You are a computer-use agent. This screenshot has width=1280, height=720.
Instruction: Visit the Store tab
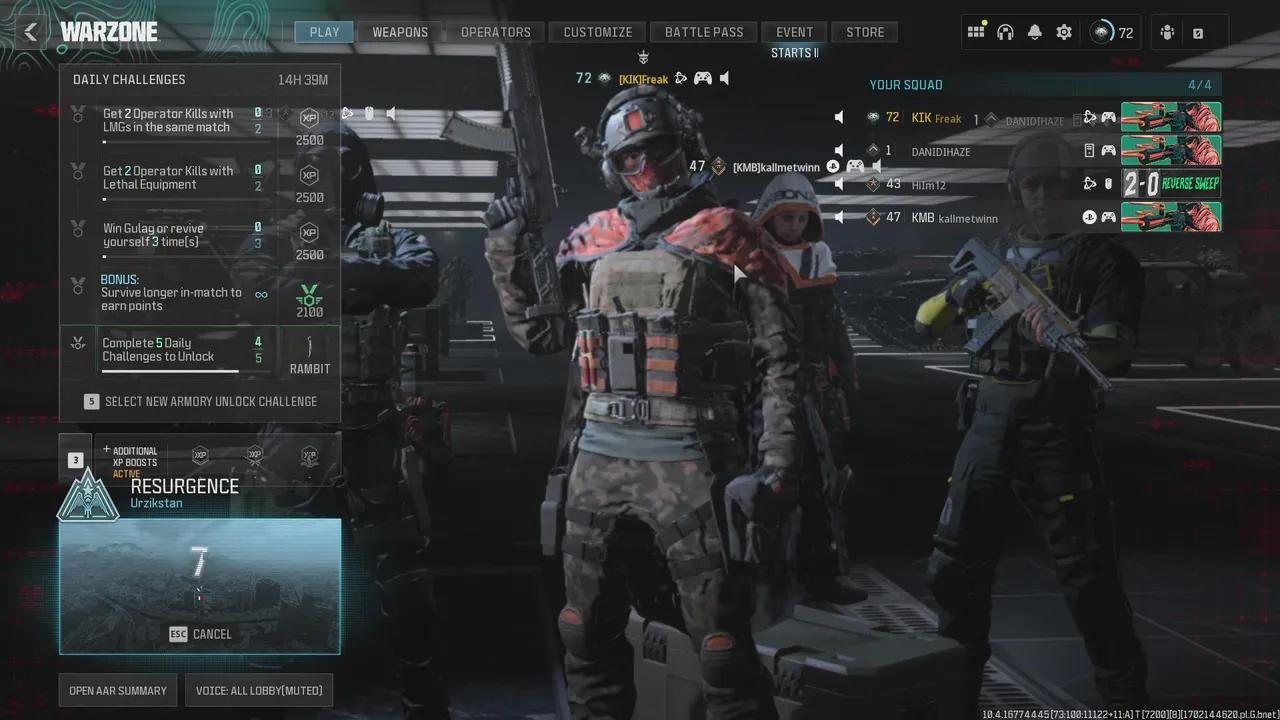(865, 32)
